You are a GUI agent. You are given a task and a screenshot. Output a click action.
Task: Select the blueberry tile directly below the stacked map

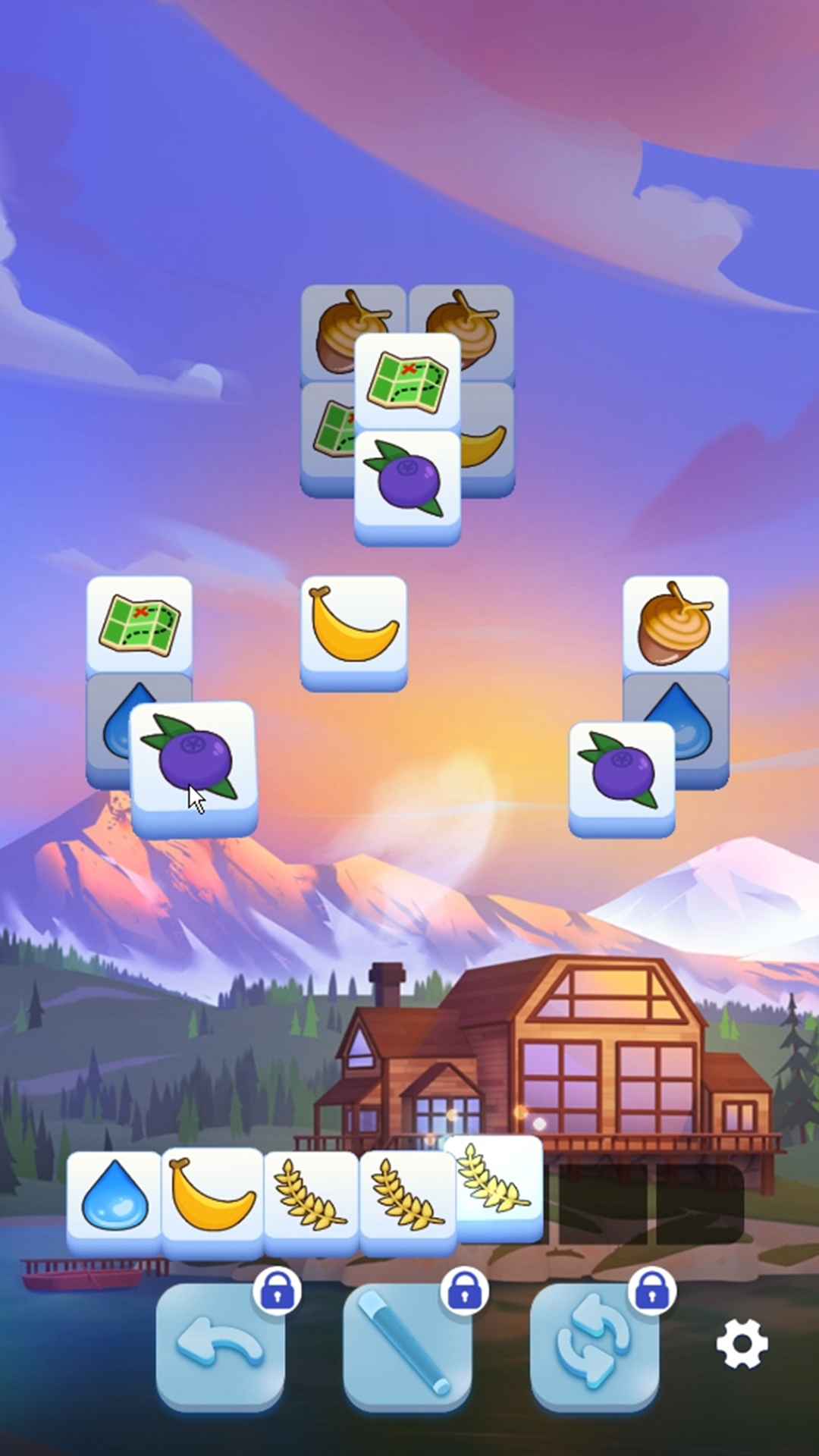[407, 482]
